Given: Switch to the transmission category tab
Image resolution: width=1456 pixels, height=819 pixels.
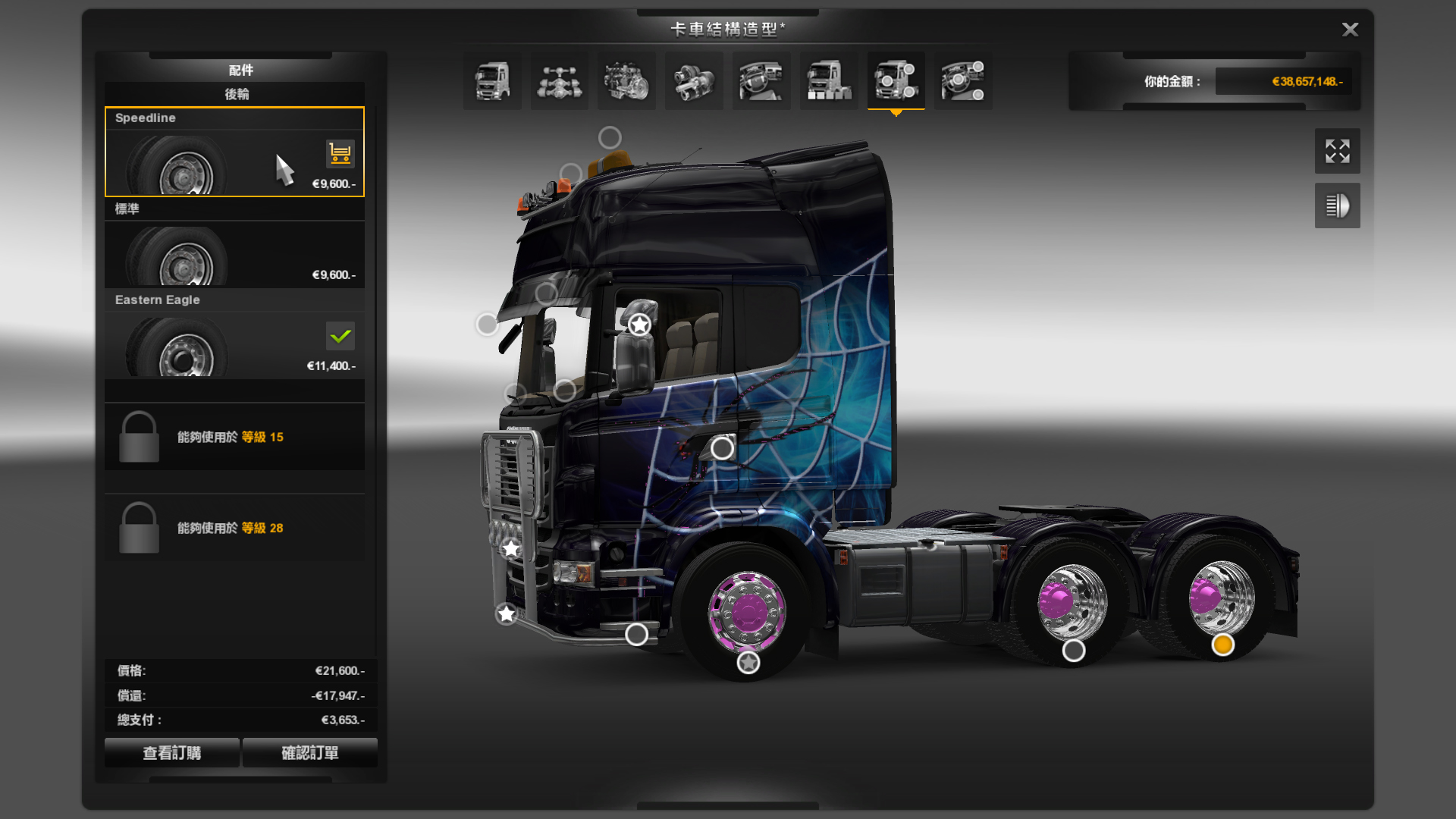Looking at the screenshot, I should click(694, 81).
